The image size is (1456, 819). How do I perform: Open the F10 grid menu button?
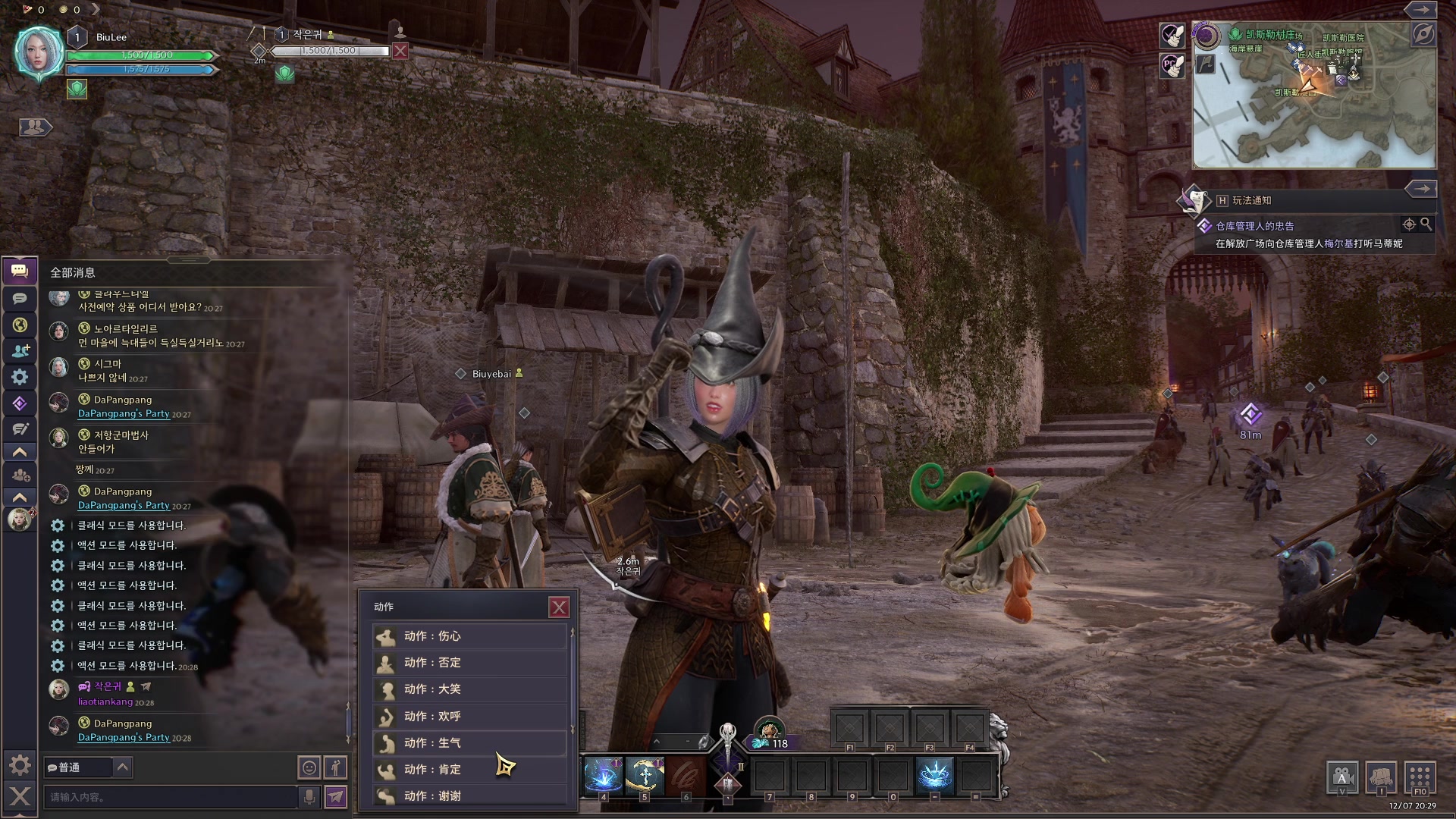(x=1420, y=778)
